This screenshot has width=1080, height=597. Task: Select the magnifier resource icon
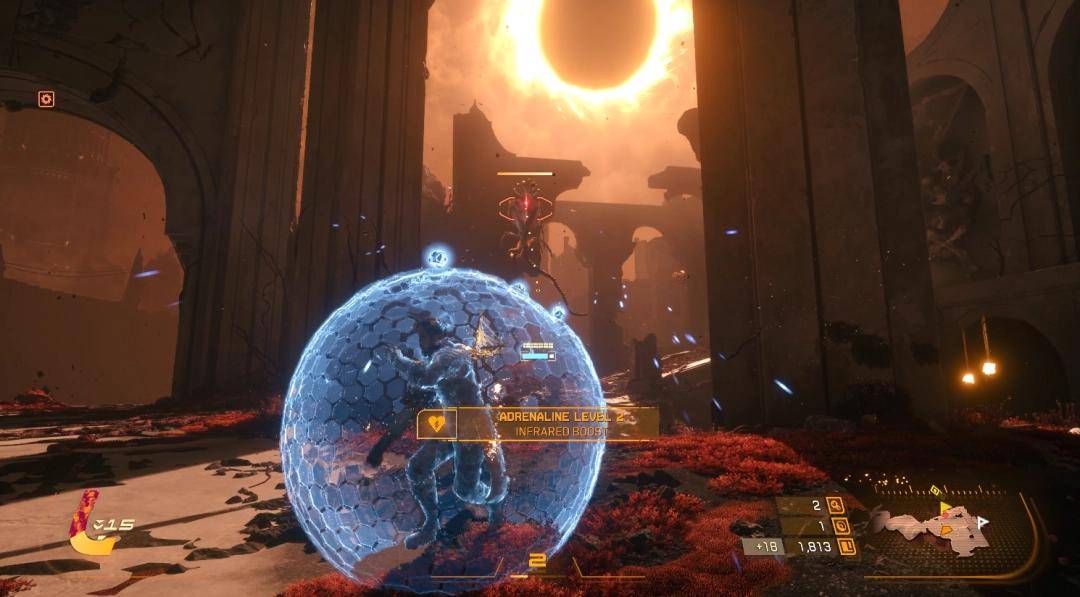(833, 506)
